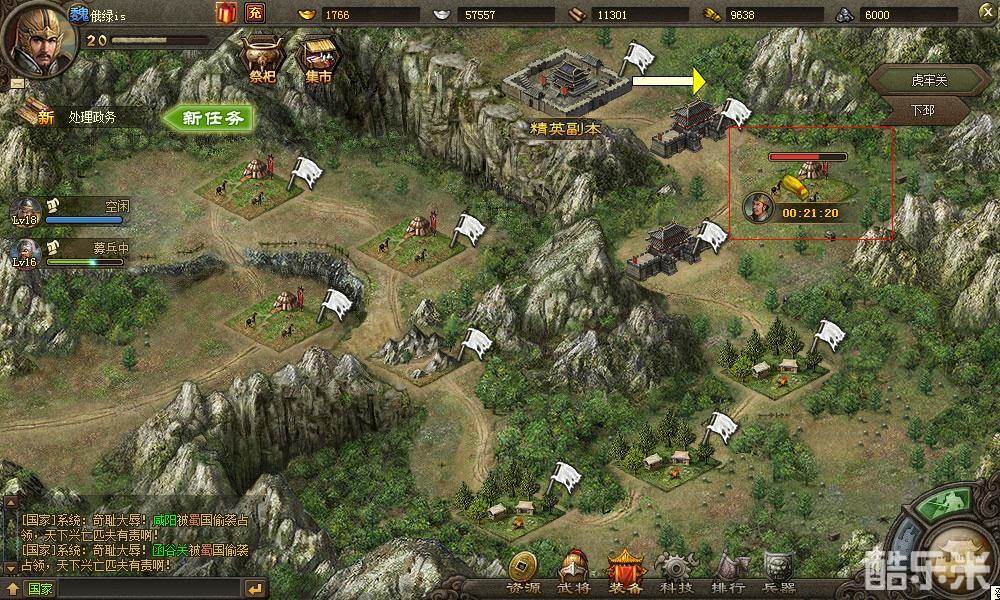Image resolution: width=1000 pixels, height=600 pixels.
Task: Open the 处理政务 quest tracker entry
Action: (92, 117)
